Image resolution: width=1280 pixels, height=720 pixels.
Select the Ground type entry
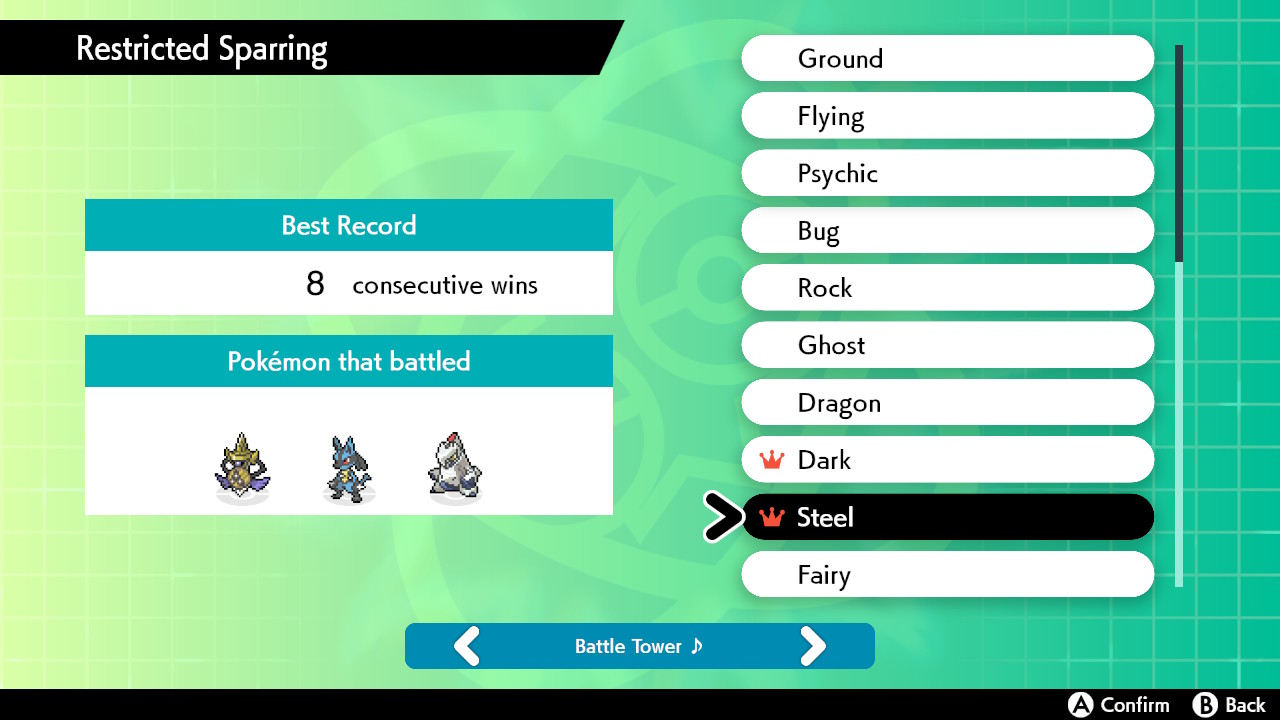947,58
